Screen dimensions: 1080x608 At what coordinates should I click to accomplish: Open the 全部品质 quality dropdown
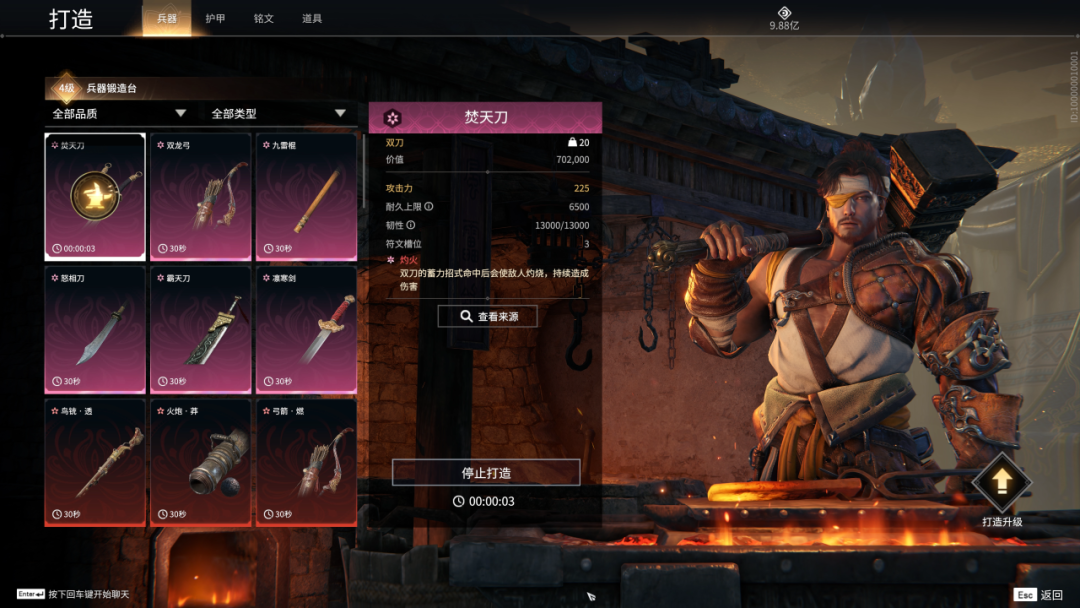(x=120, y=114)
